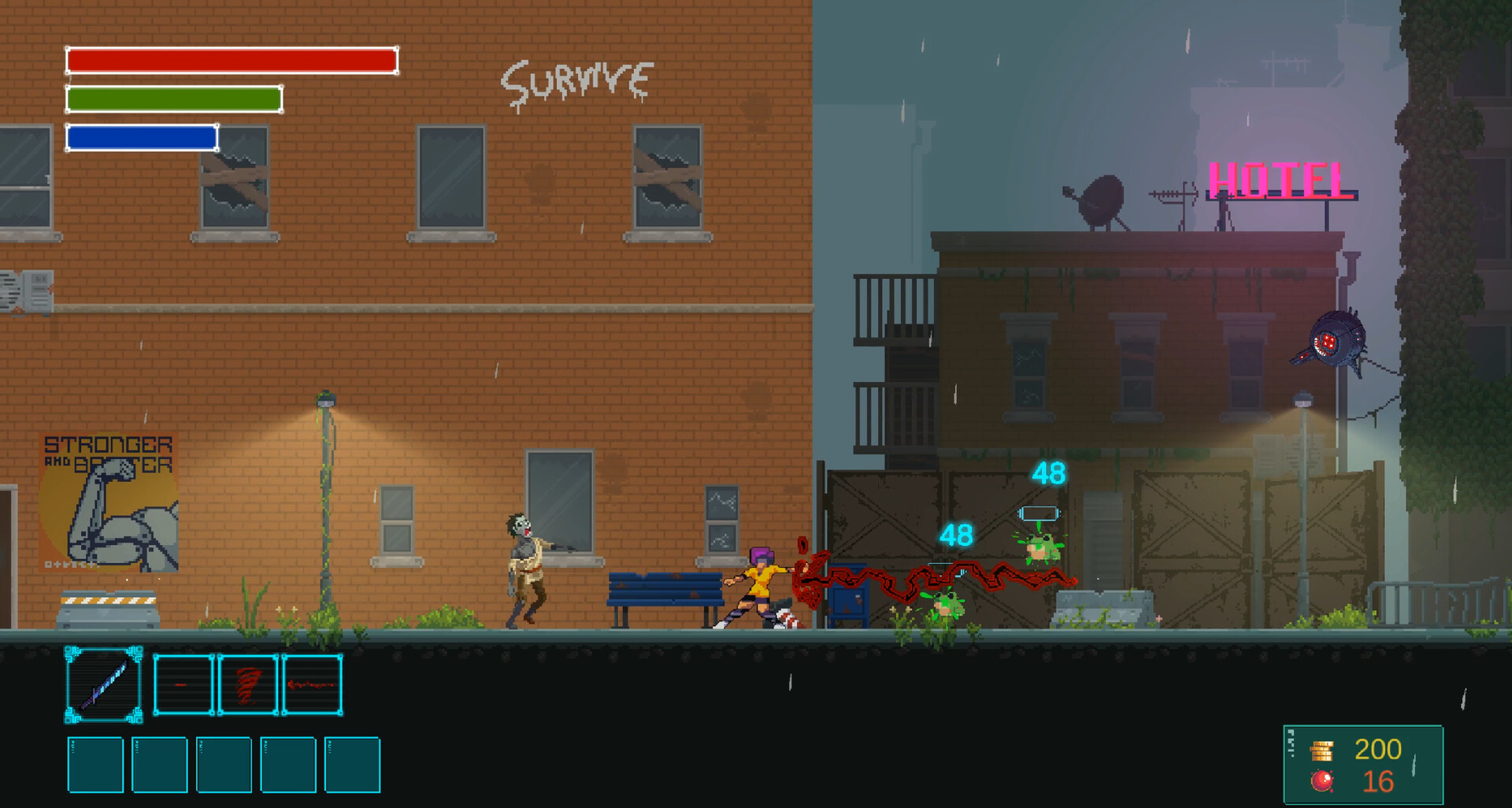Click the pink HOTEL neon sign

point(1277,180)
